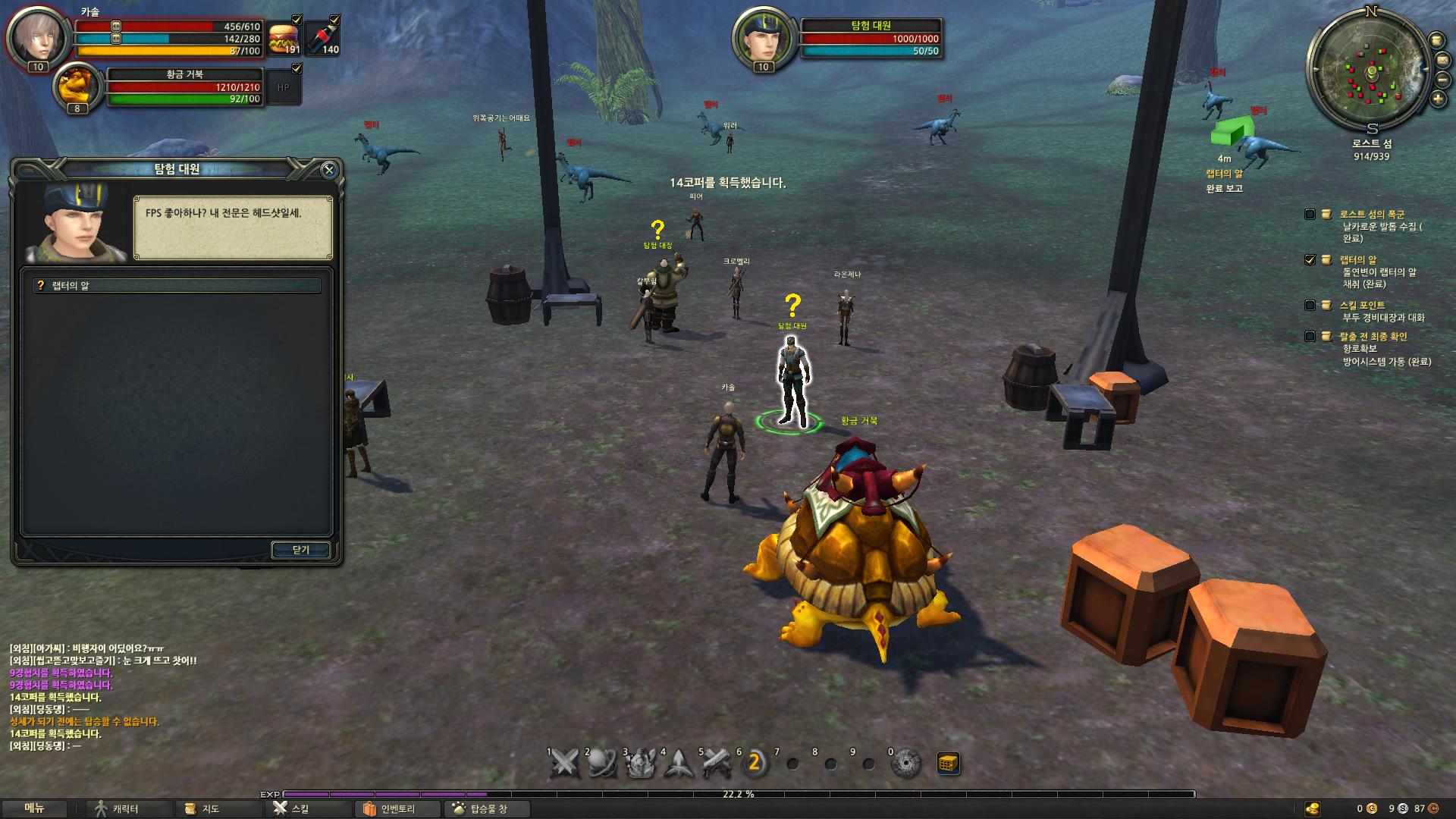Screen dimensions: 1456x819
Task: Toggle the 랩터의 알 quest tracker checkbox
Action: coord(1310,259)
